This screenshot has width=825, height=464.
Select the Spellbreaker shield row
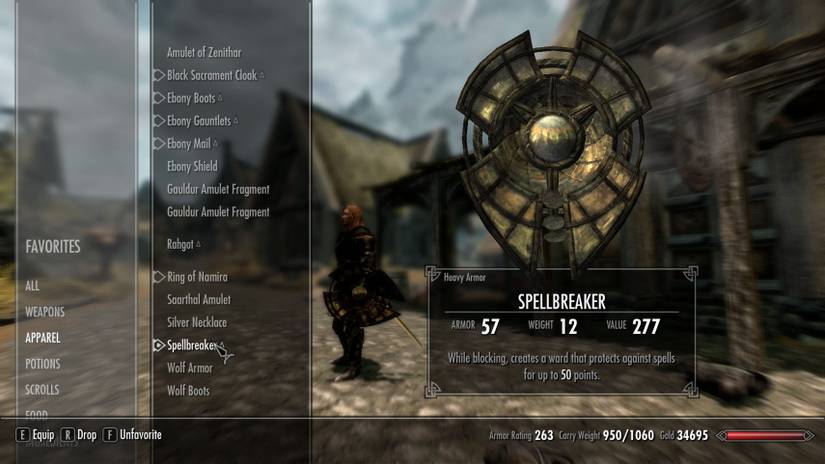[191, 346]
